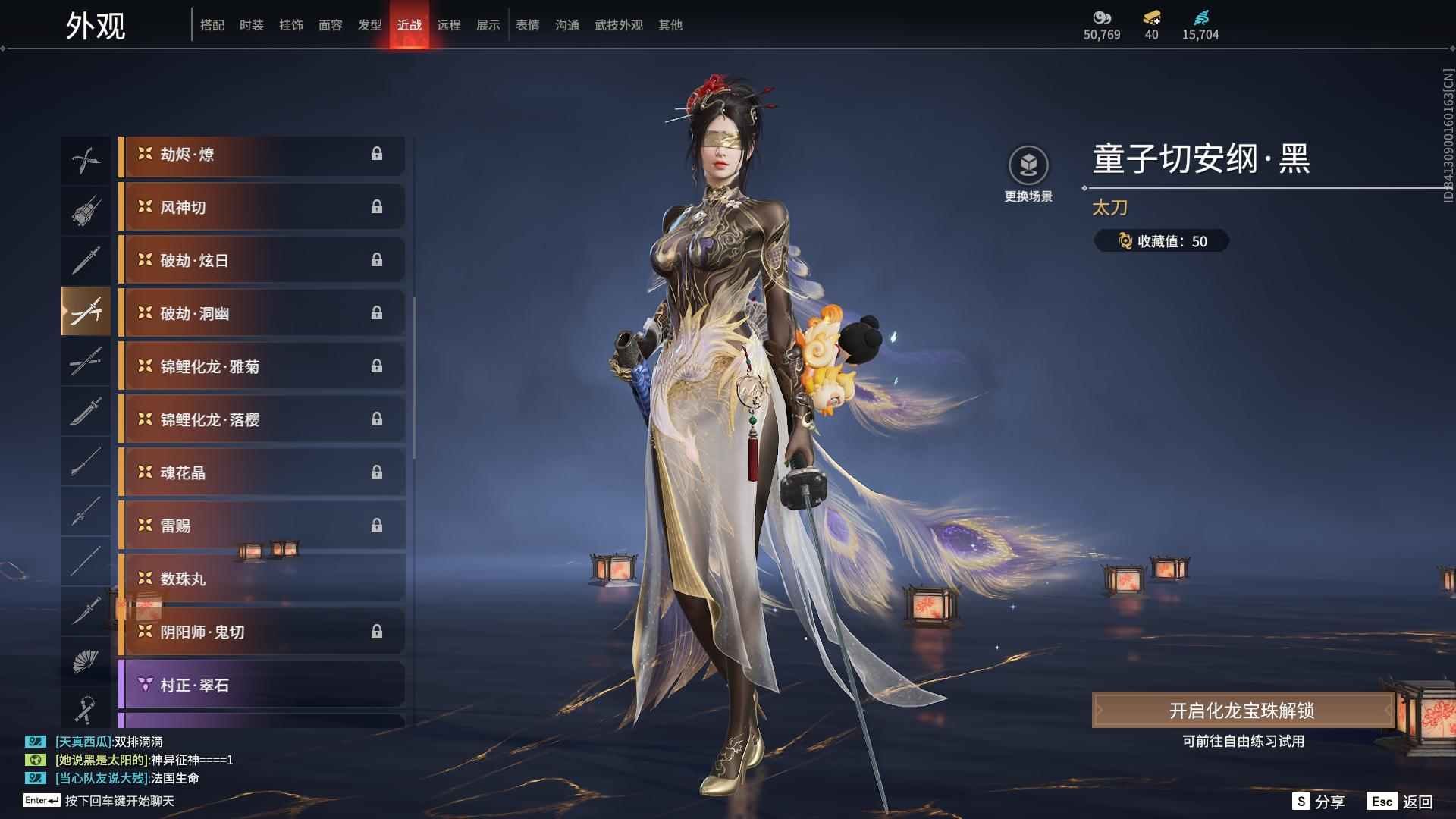This screenshot has width=1456, height=819.
Task: Open the tachi weapon category in sidebar
Action: point(86,311)
